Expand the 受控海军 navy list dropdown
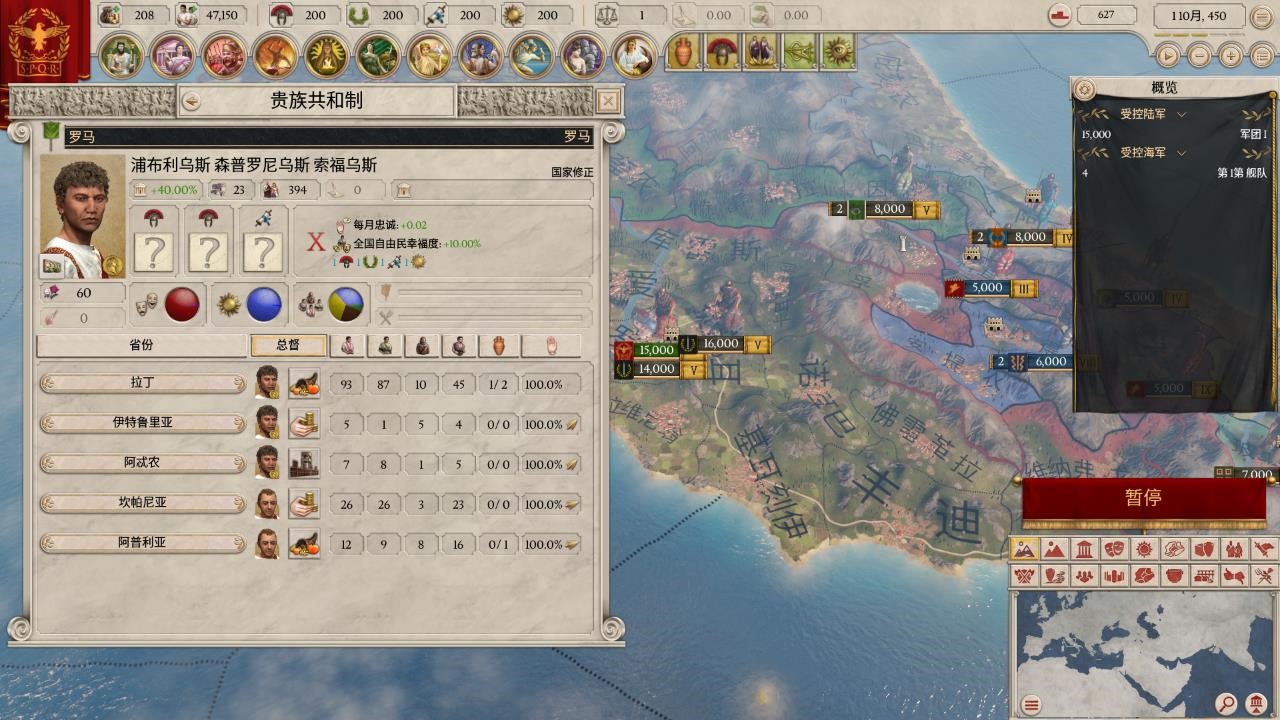This screenshot has height=720, width=1280. pos(1181,153)
